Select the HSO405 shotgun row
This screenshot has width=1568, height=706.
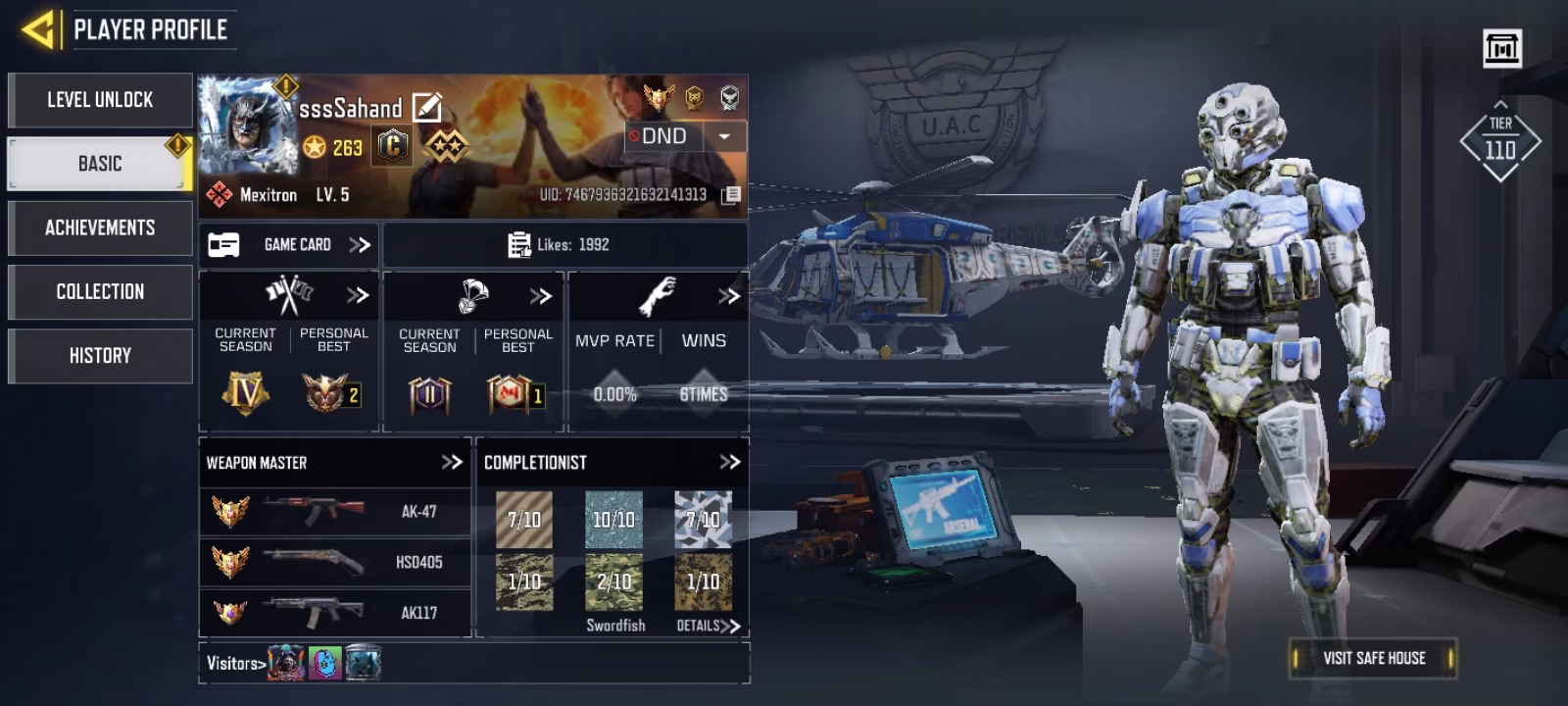point(333,562)
